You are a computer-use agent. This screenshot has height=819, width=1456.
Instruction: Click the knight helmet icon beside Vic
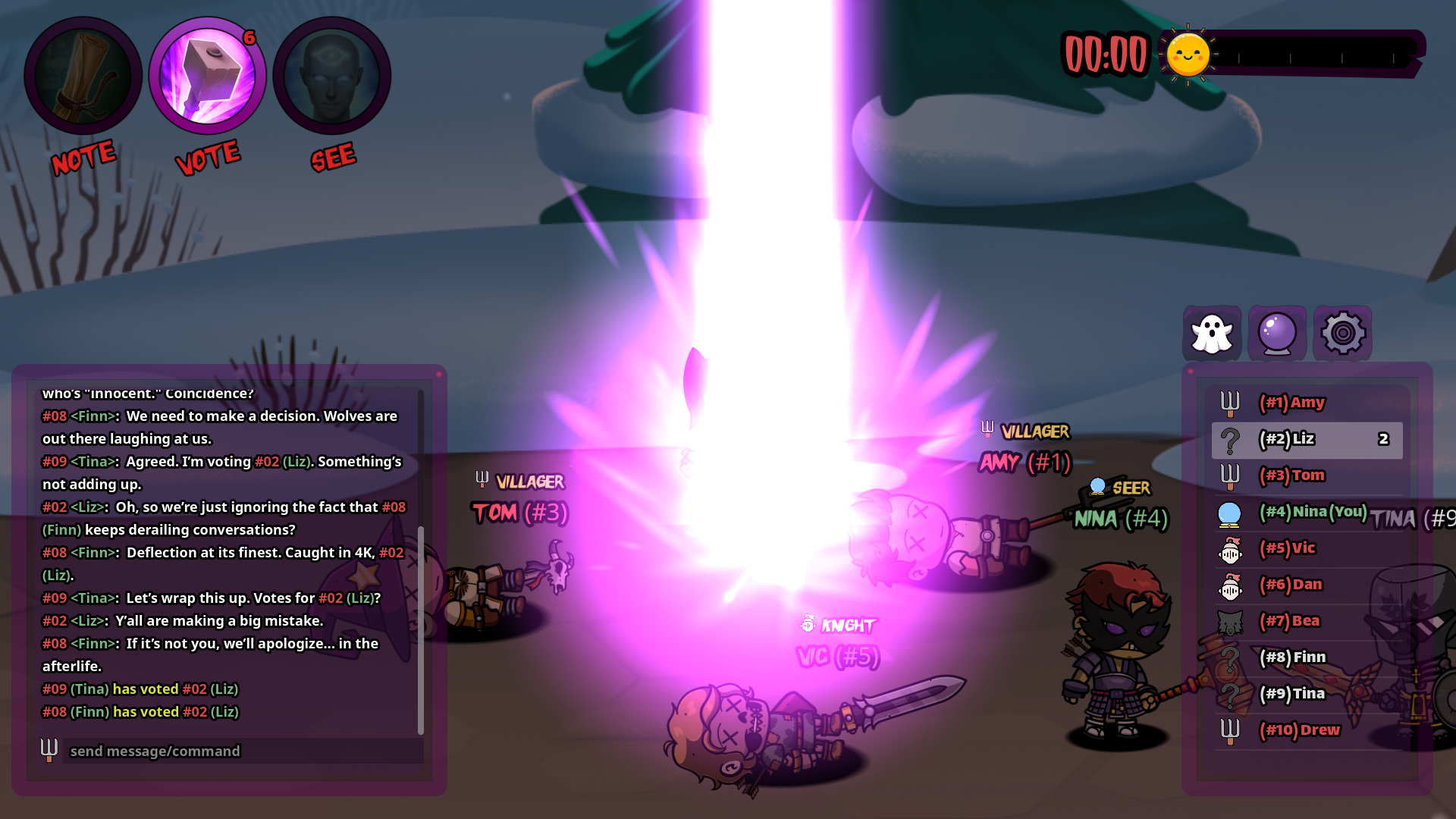1231,548
